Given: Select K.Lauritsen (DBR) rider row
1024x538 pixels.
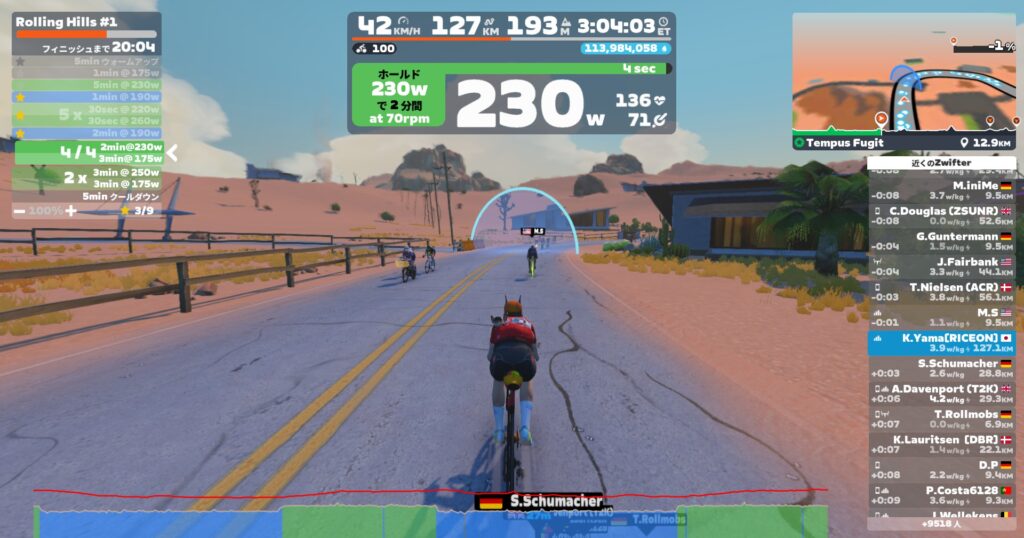Looking at the screenshot, I should coord(942,444).
